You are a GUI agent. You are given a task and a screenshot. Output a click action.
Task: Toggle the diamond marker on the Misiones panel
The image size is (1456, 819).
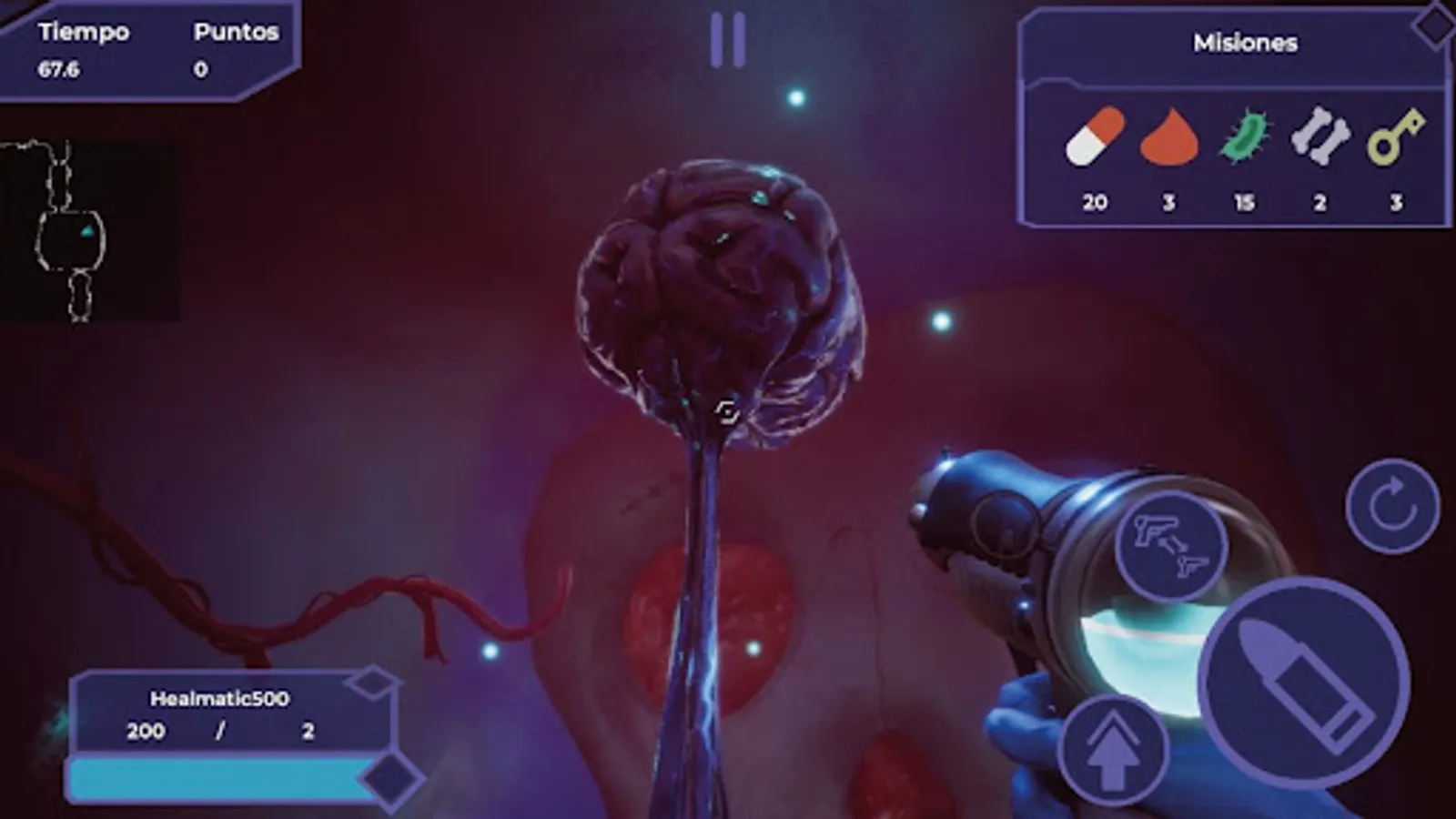[1436, 27]
